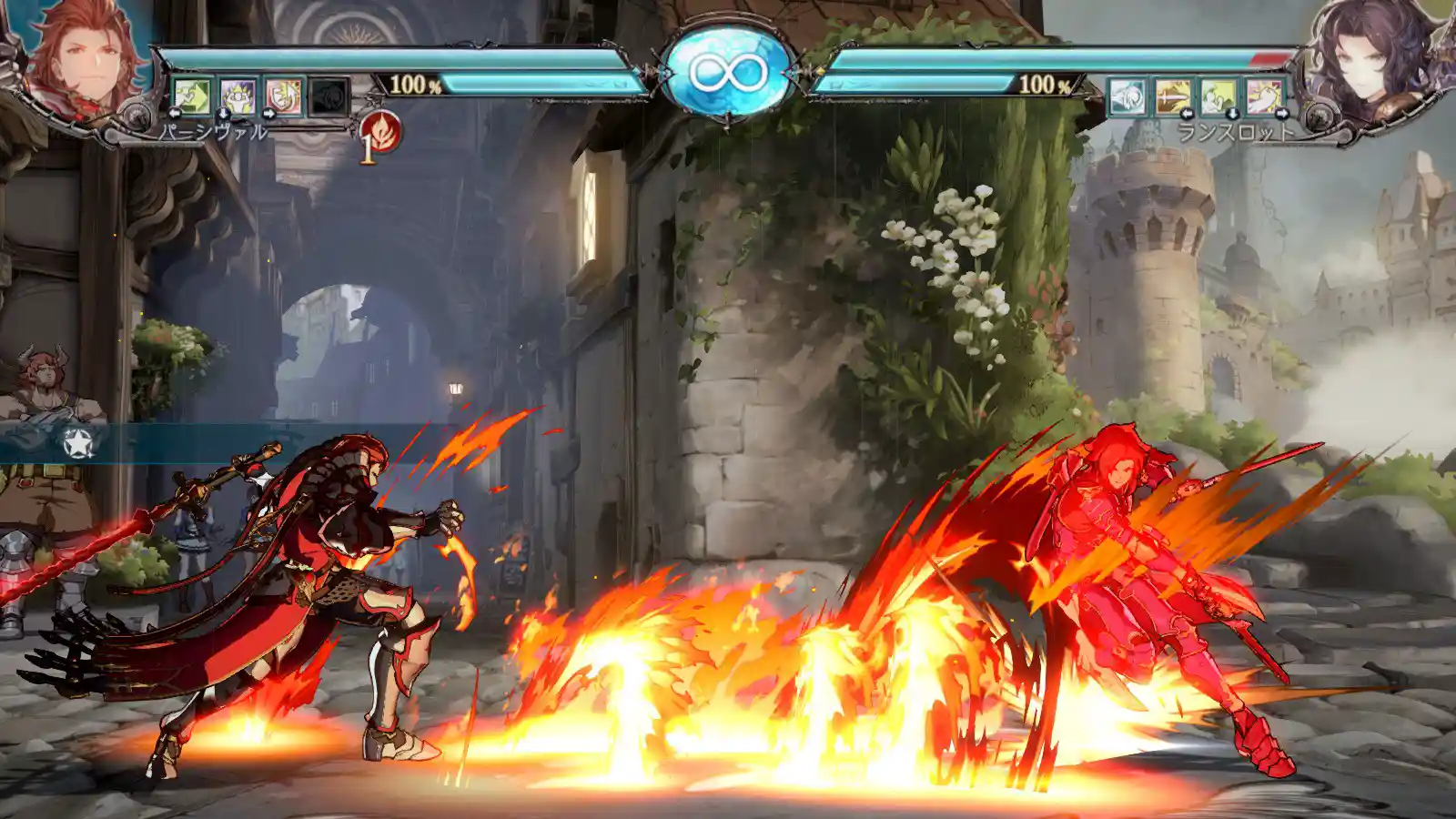Activate Percival's purple power-up skill icon
This screenshot has width=1456, height=819.
point(238,96)
